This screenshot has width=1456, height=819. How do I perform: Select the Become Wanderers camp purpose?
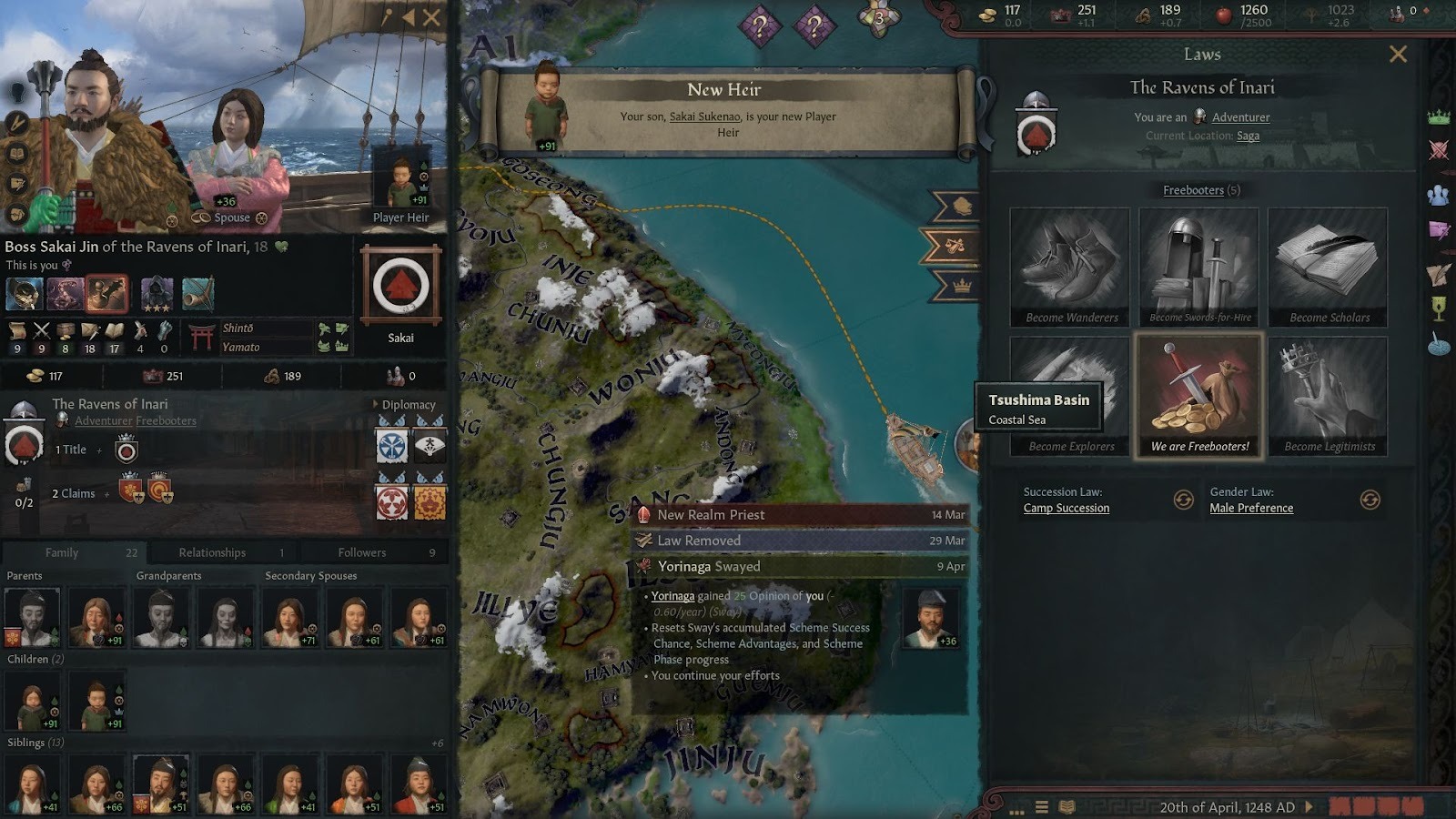(x=1069, y=264)
